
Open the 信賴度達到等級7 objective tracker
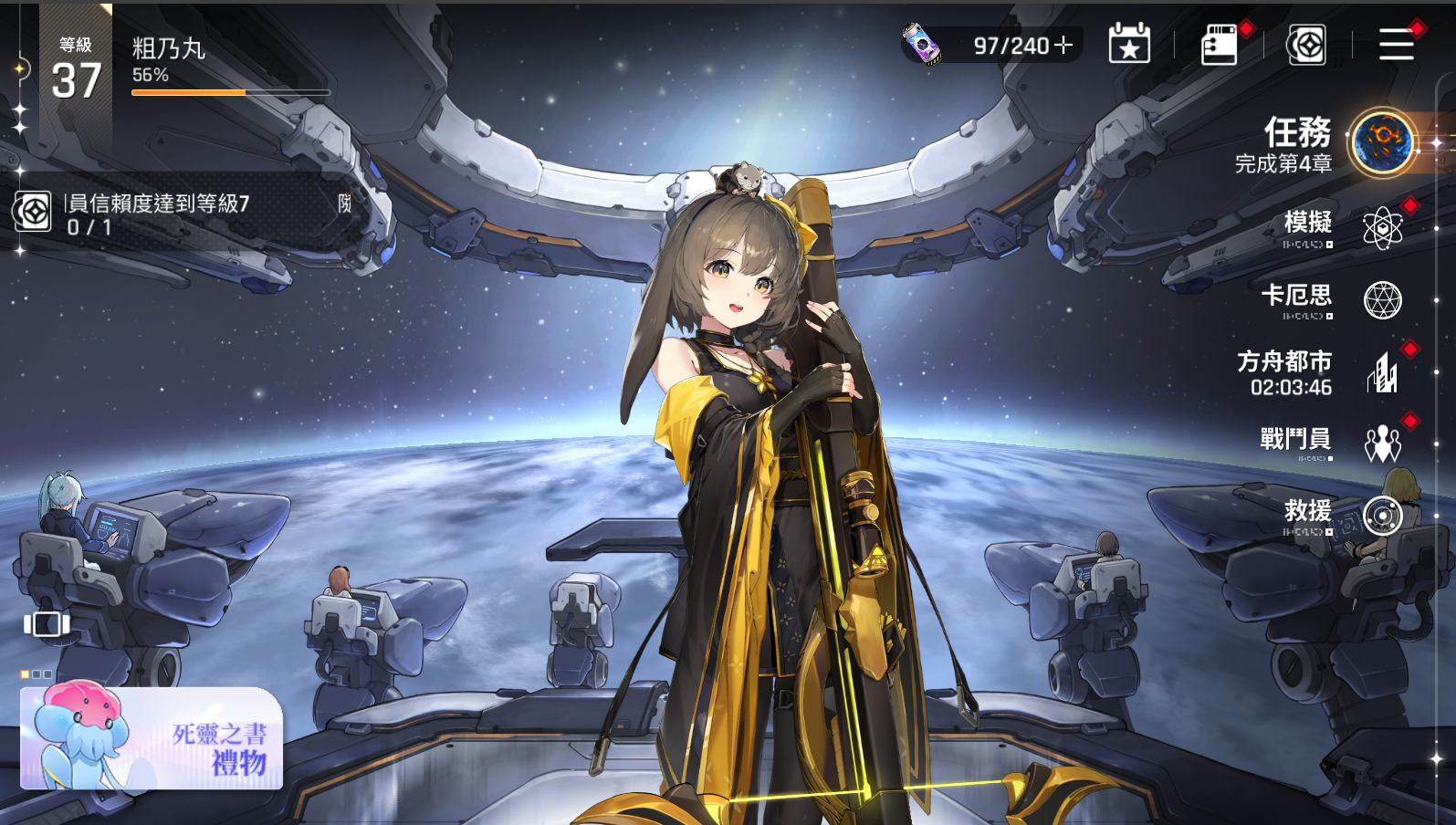(183, 214)
